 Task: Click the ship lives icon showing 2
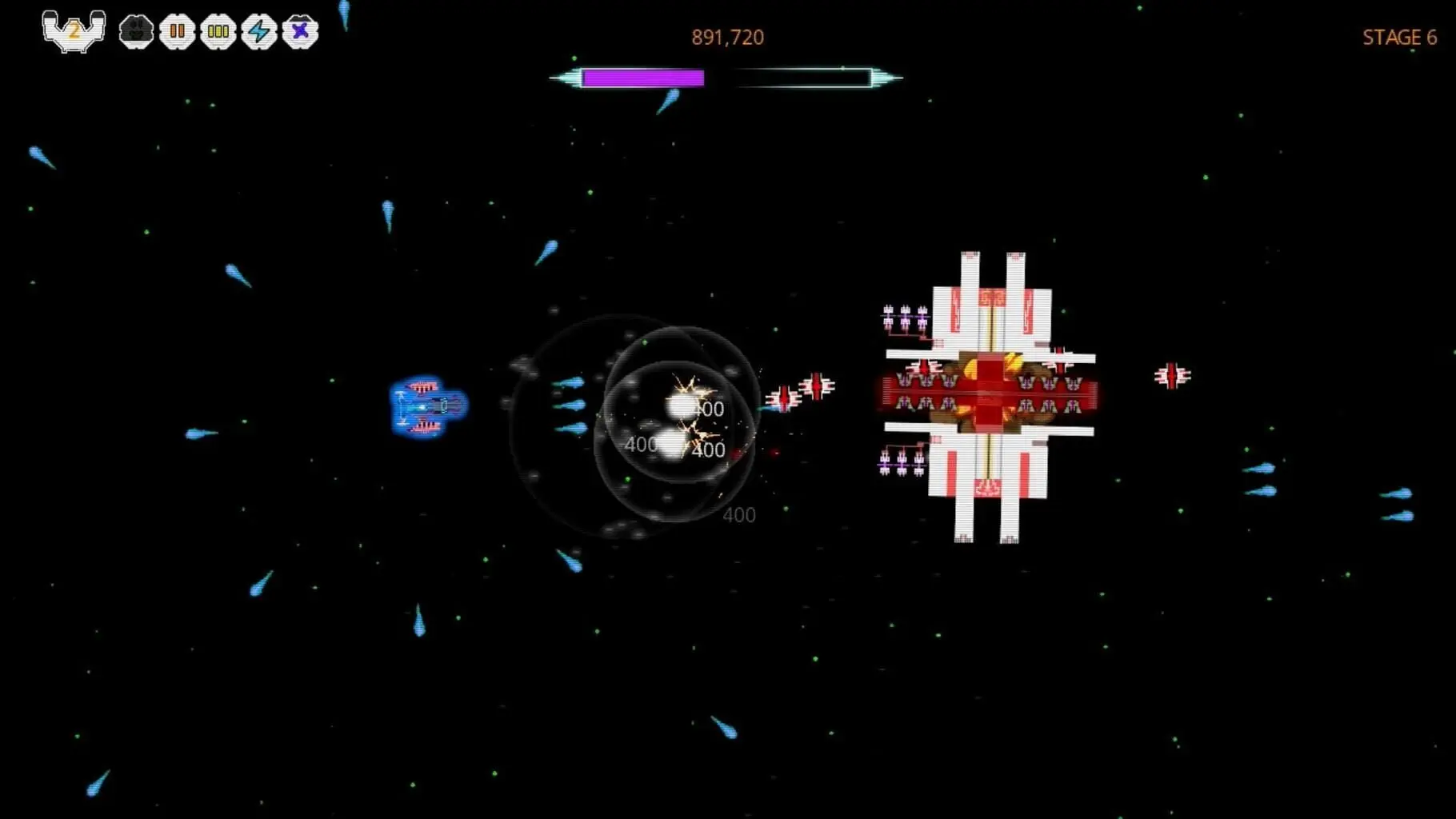click(x=74, y=31)
